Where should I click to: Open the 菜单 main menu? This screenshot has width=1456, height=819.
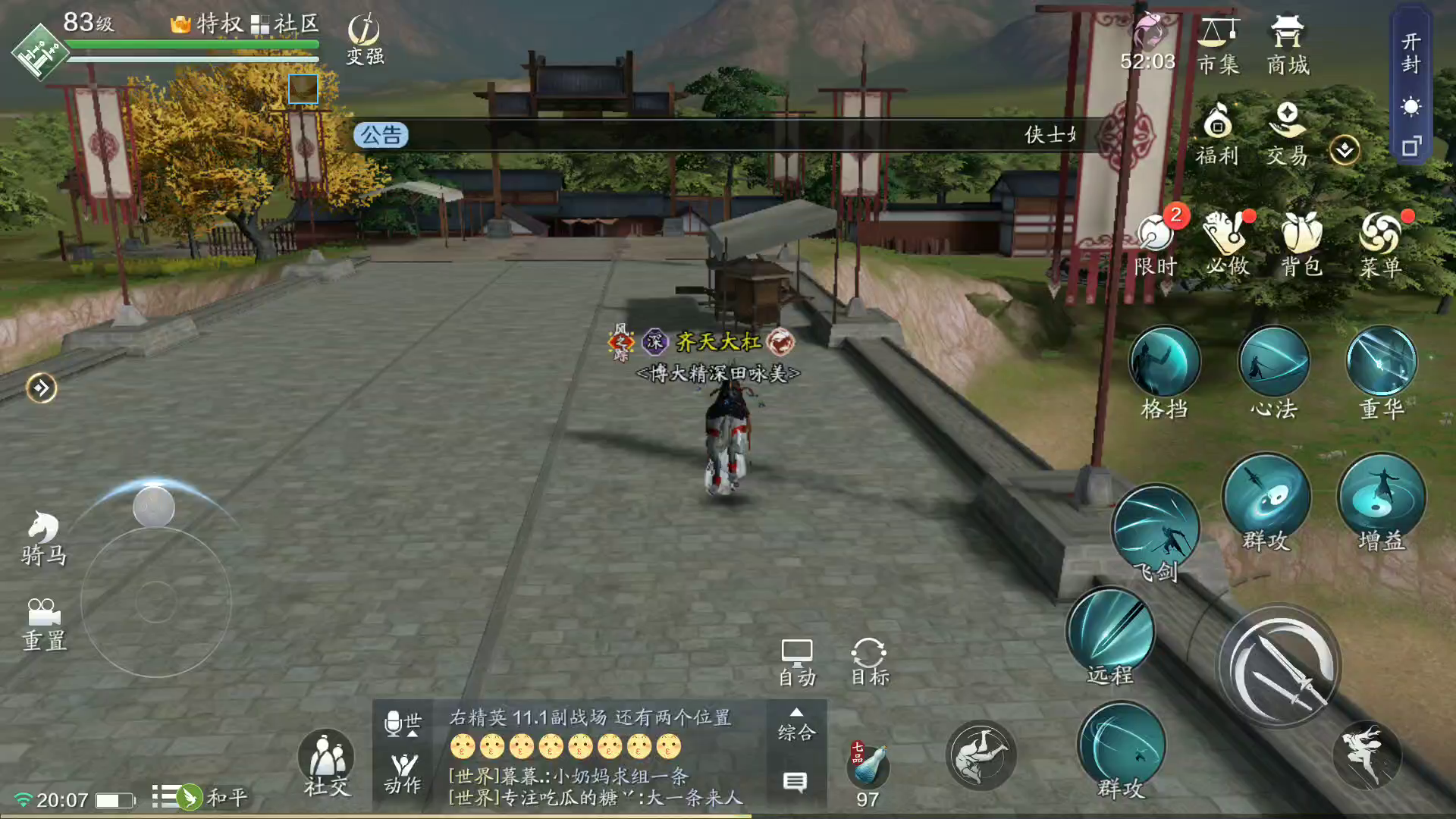click(1380, 243)
